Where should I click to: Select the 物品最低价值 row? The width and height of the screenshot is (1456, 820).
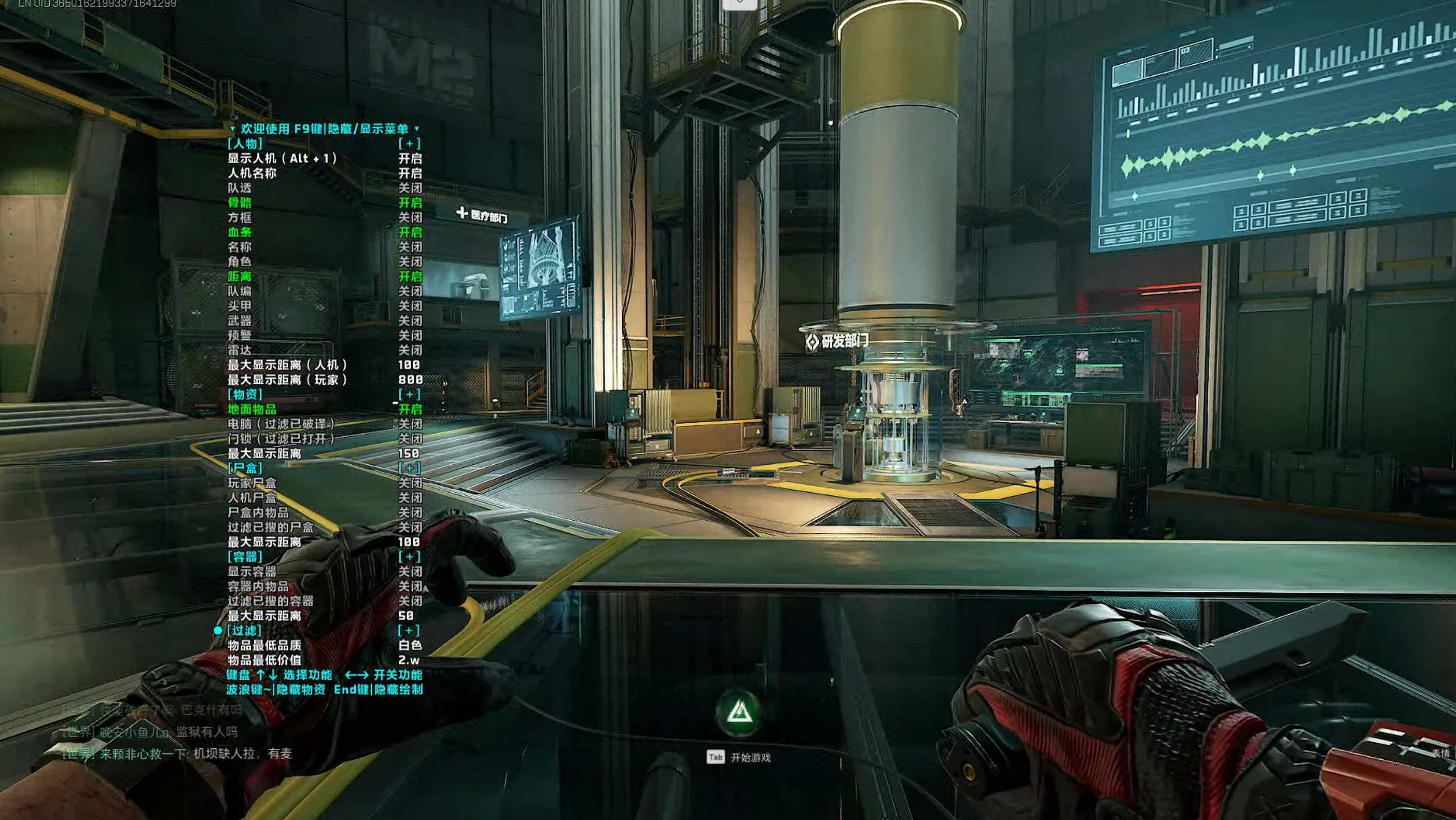[264, 660]
